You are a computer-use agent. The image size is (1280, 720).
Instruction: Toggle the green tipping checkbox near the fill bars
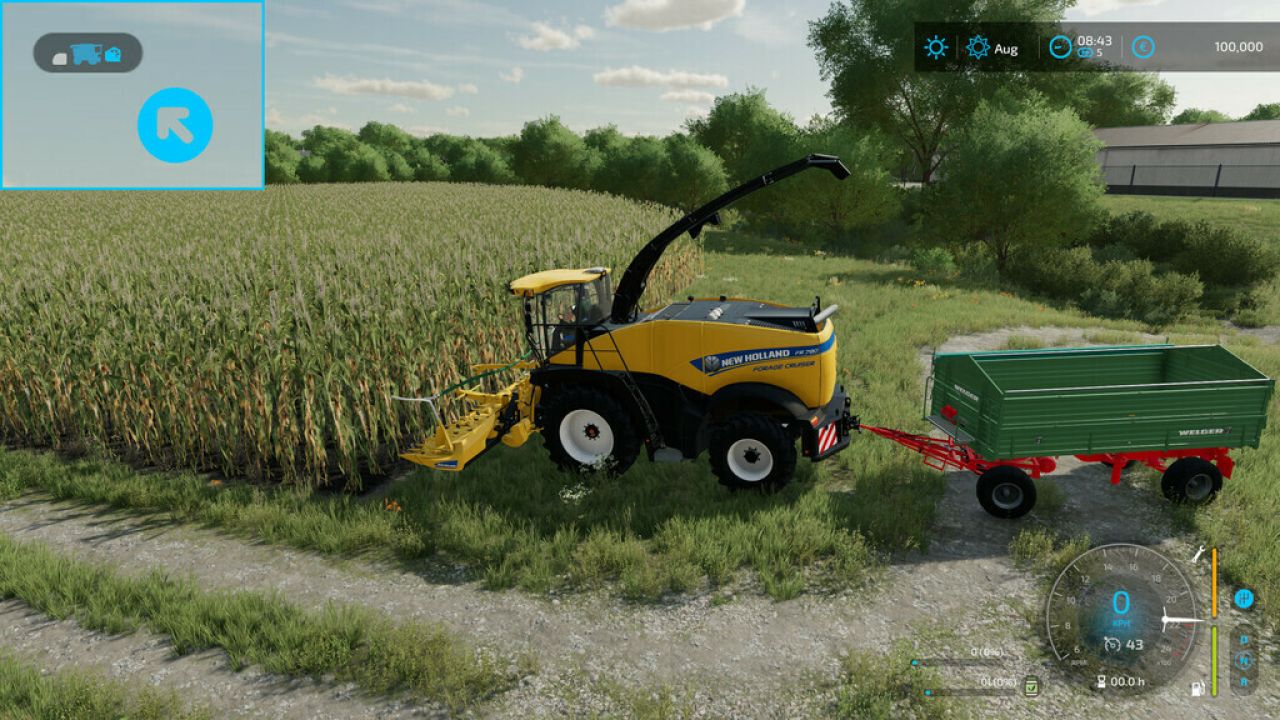pos(1031,687)
